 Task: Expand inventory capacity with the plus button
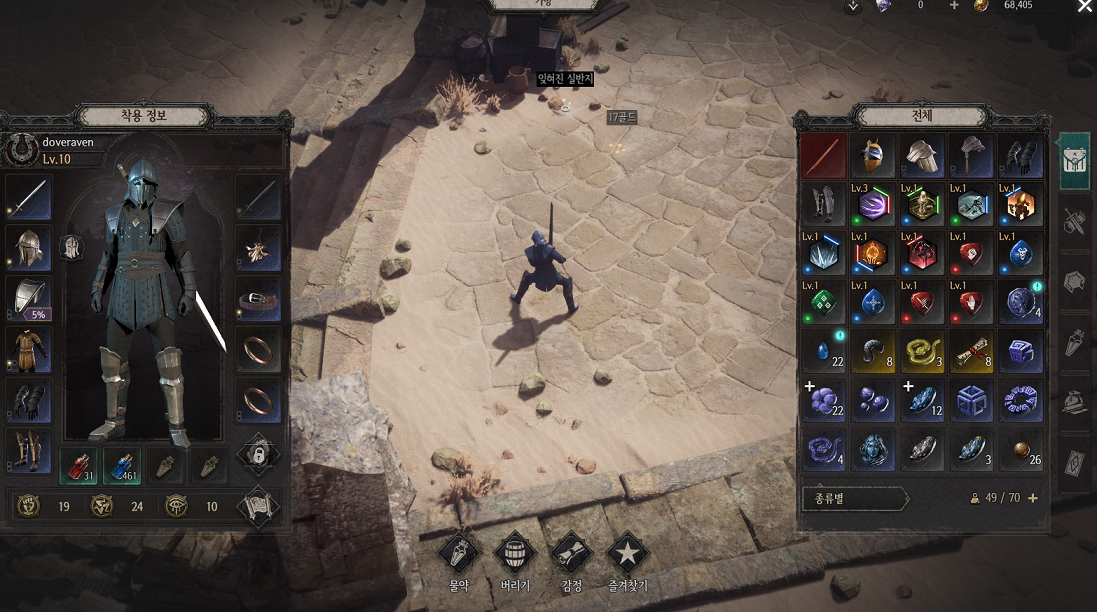1033,498
